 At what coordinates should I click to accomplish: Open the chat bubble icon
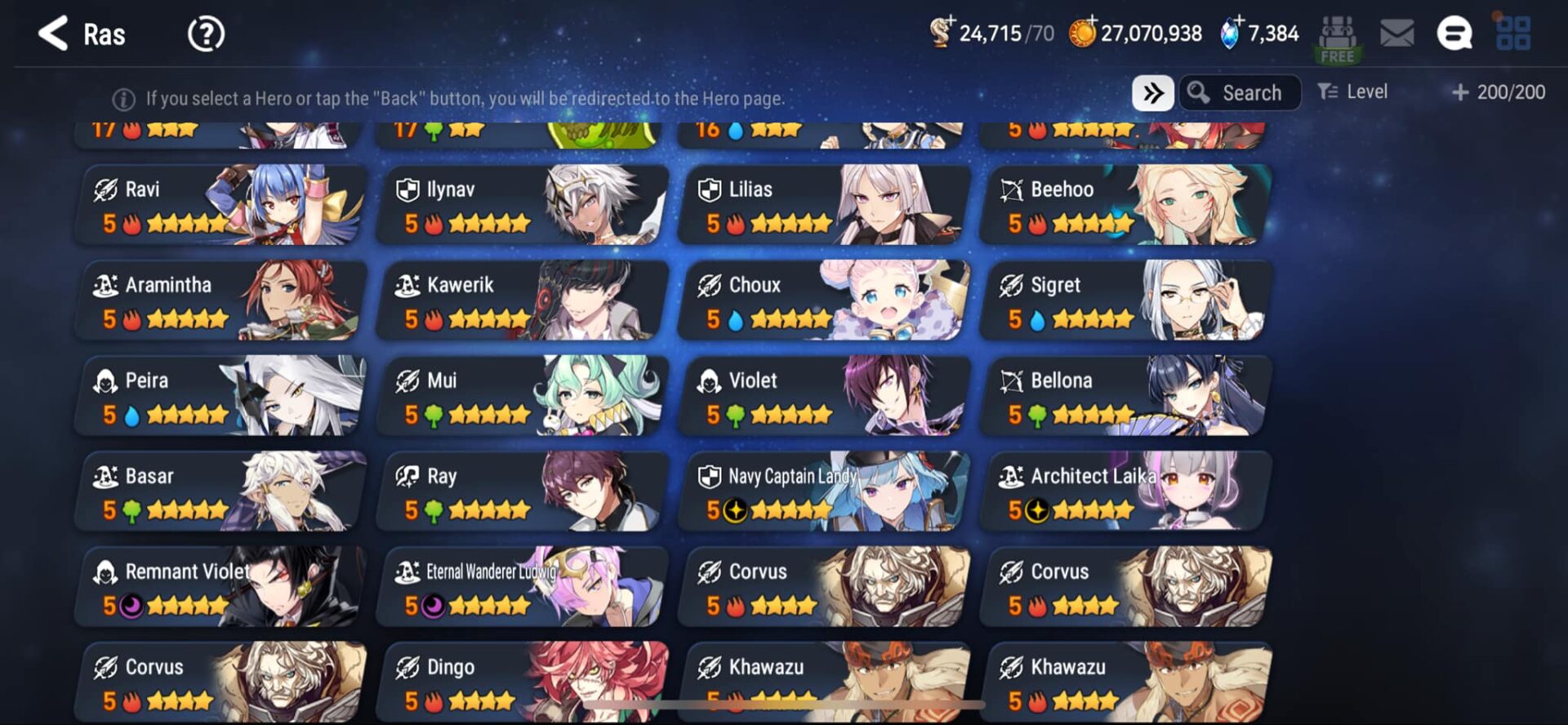1454,34
